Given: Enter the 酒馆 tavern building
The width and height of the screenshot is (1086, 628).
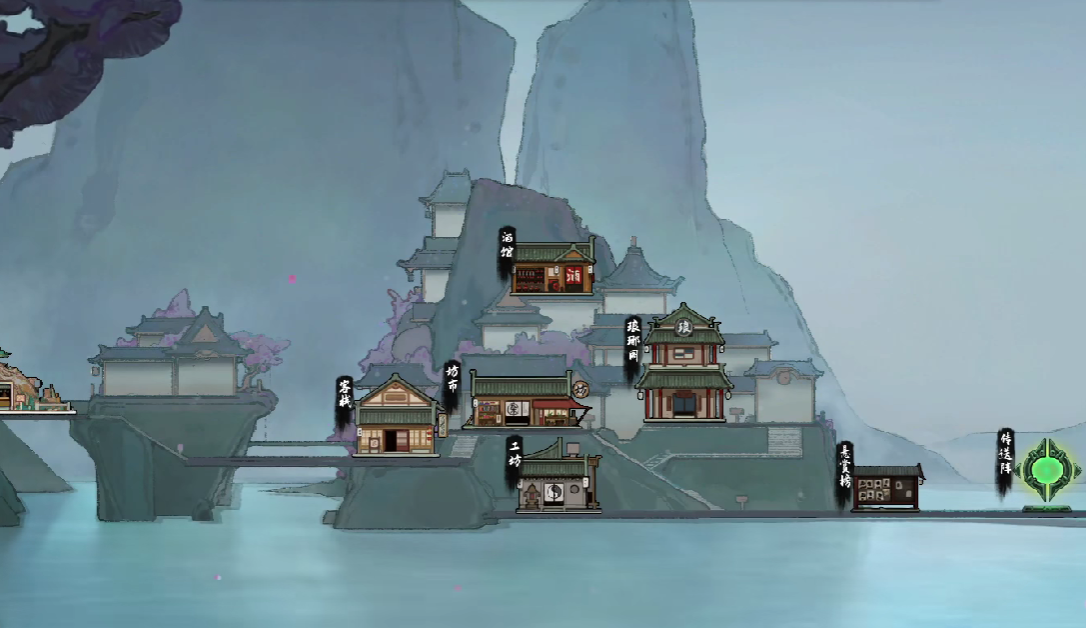Looking at the screenshot, I should click(552, 268).
